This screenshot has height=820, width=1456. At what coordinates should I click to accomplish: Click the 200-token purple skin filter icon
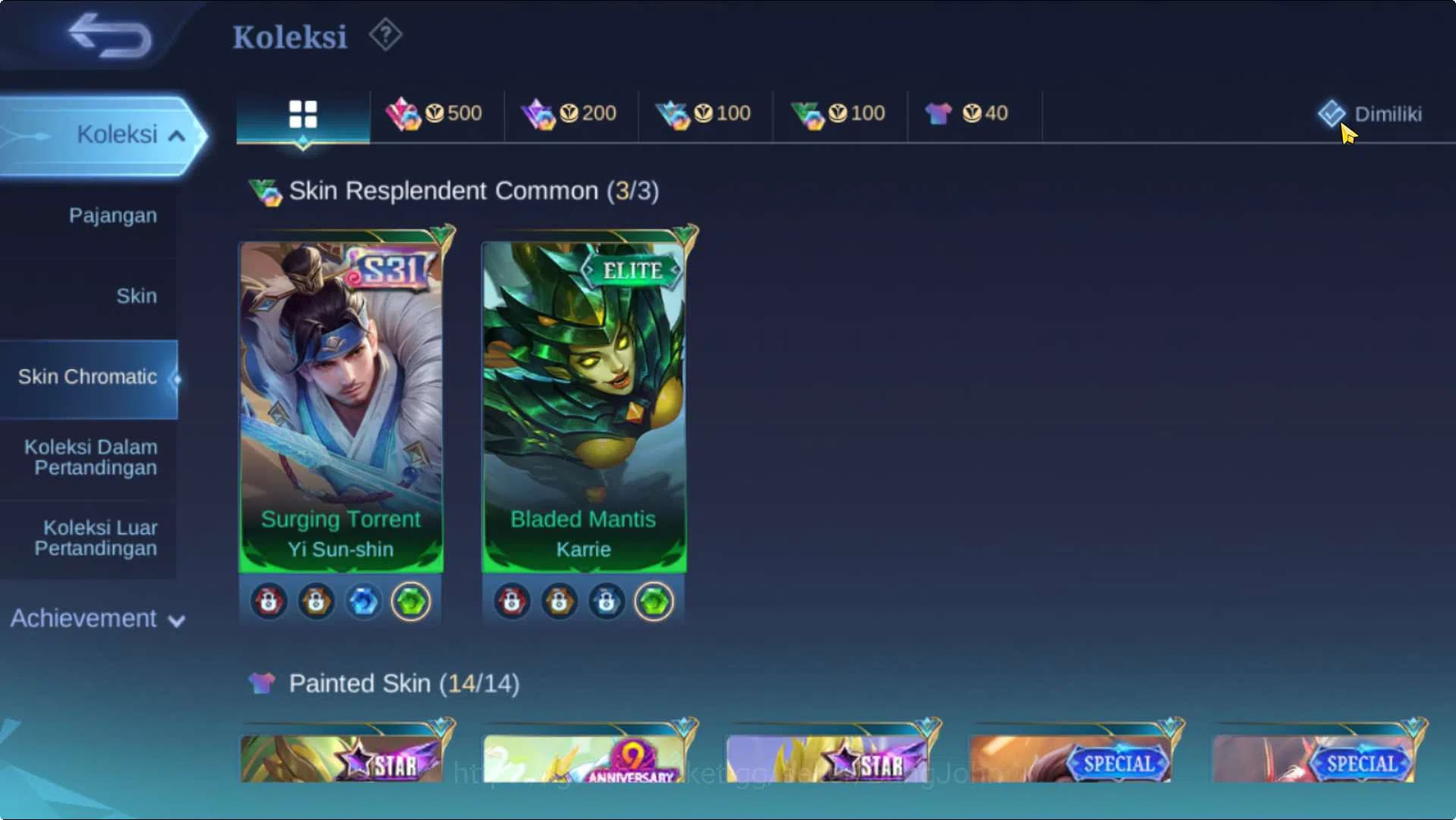[x=539, y=114]
